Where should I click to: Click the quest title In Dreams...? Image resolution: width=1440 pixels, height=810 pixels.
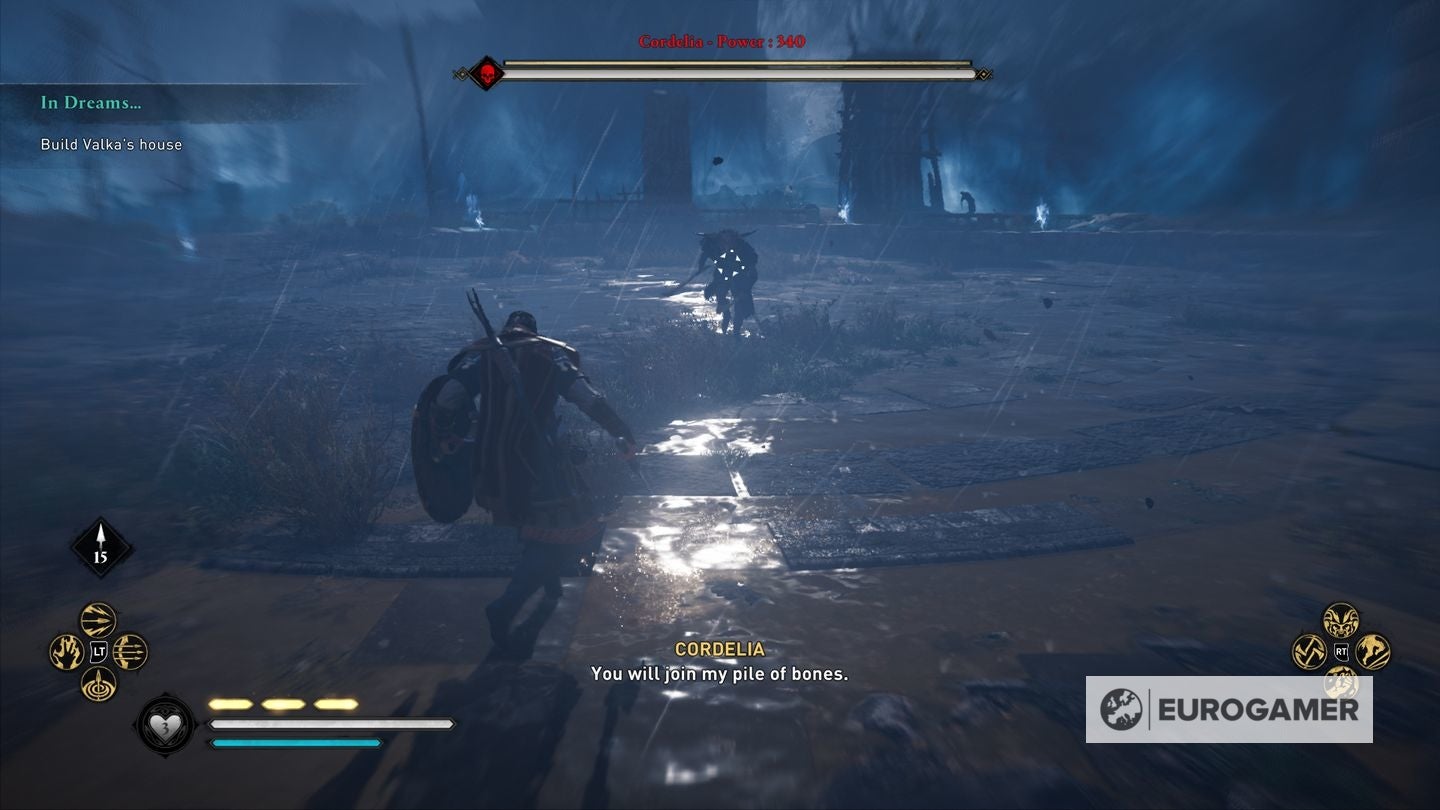tap(89, 102)
